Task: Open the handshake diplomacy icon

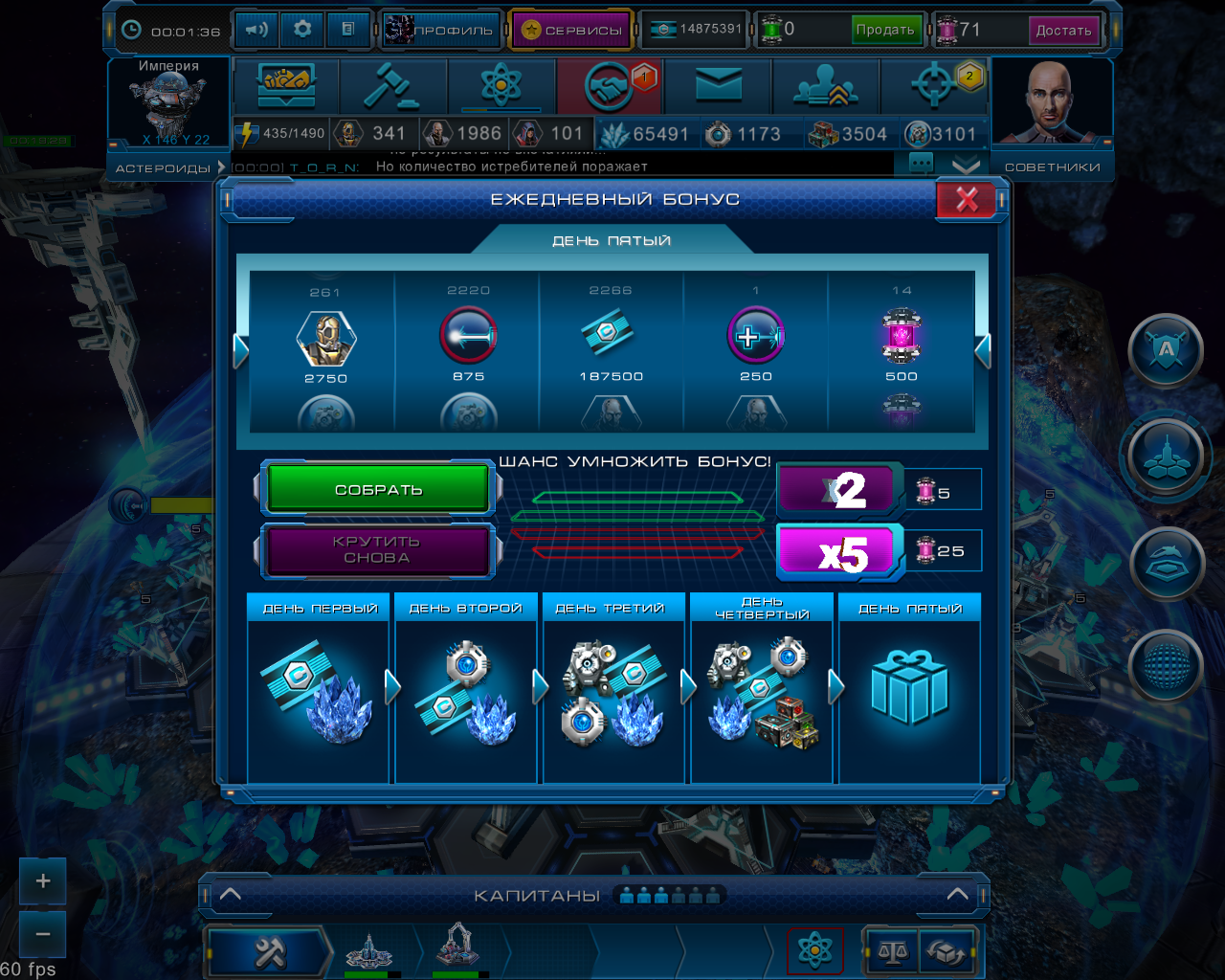Action: click(611, 87)
